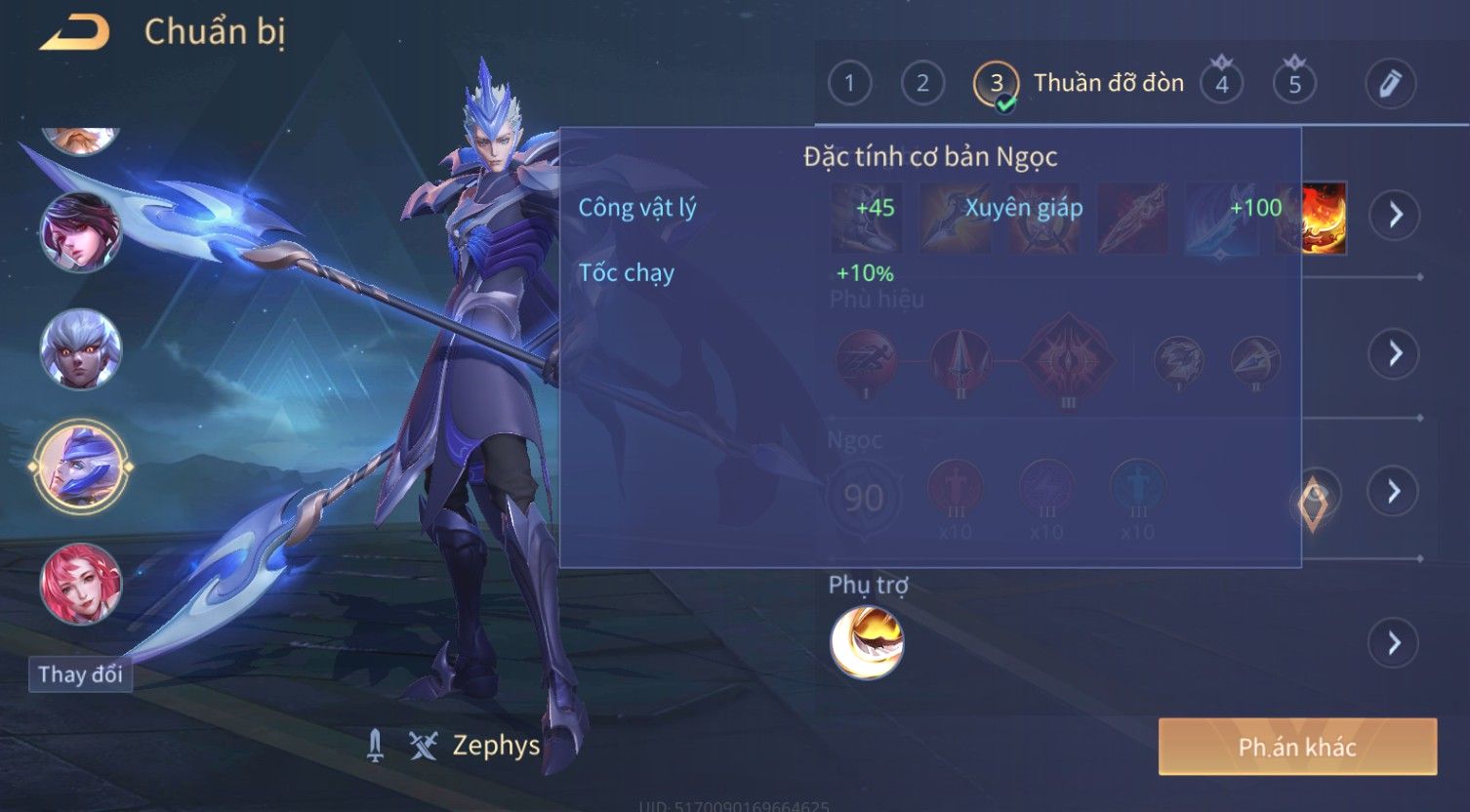
Task: Click the Thay đổi change button
Action: pyautogui.click(x=80, y=674)
